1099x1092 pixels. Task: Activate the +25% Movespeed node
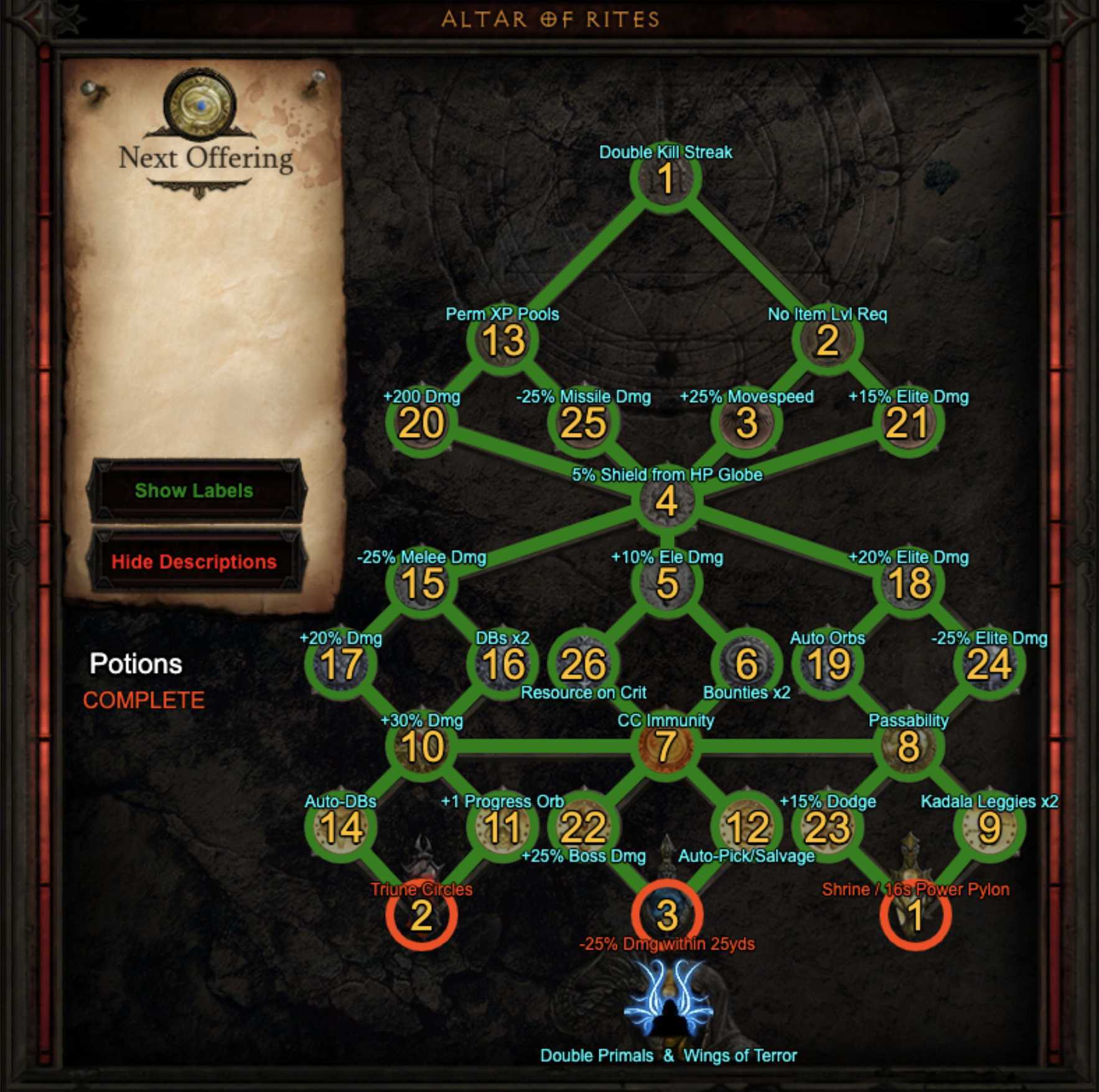click(x=746, y=423)
